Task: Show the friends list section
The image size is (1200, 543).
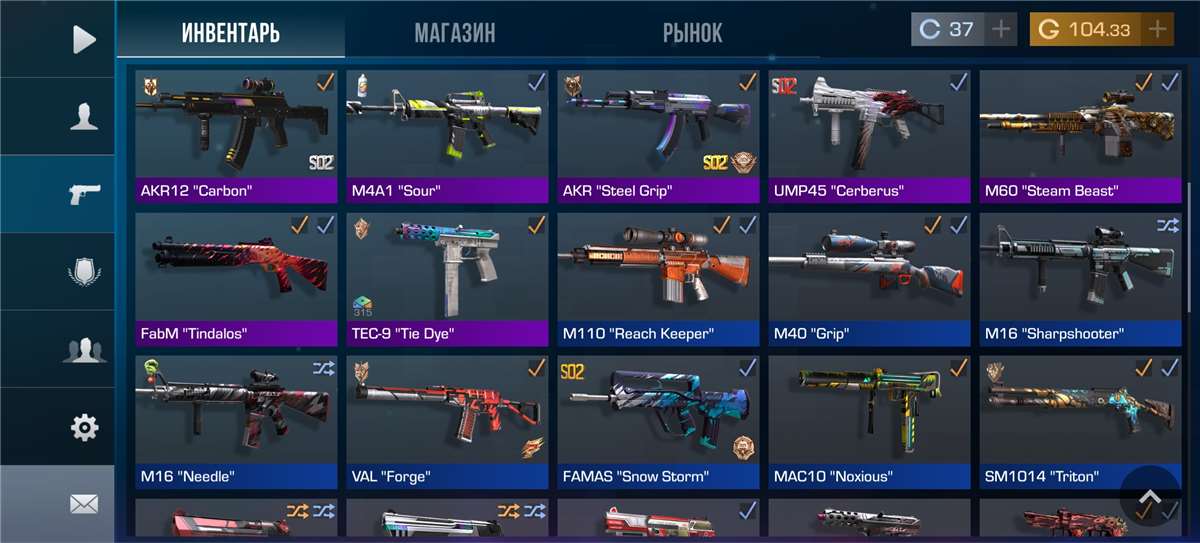Action: coord(84,350)
